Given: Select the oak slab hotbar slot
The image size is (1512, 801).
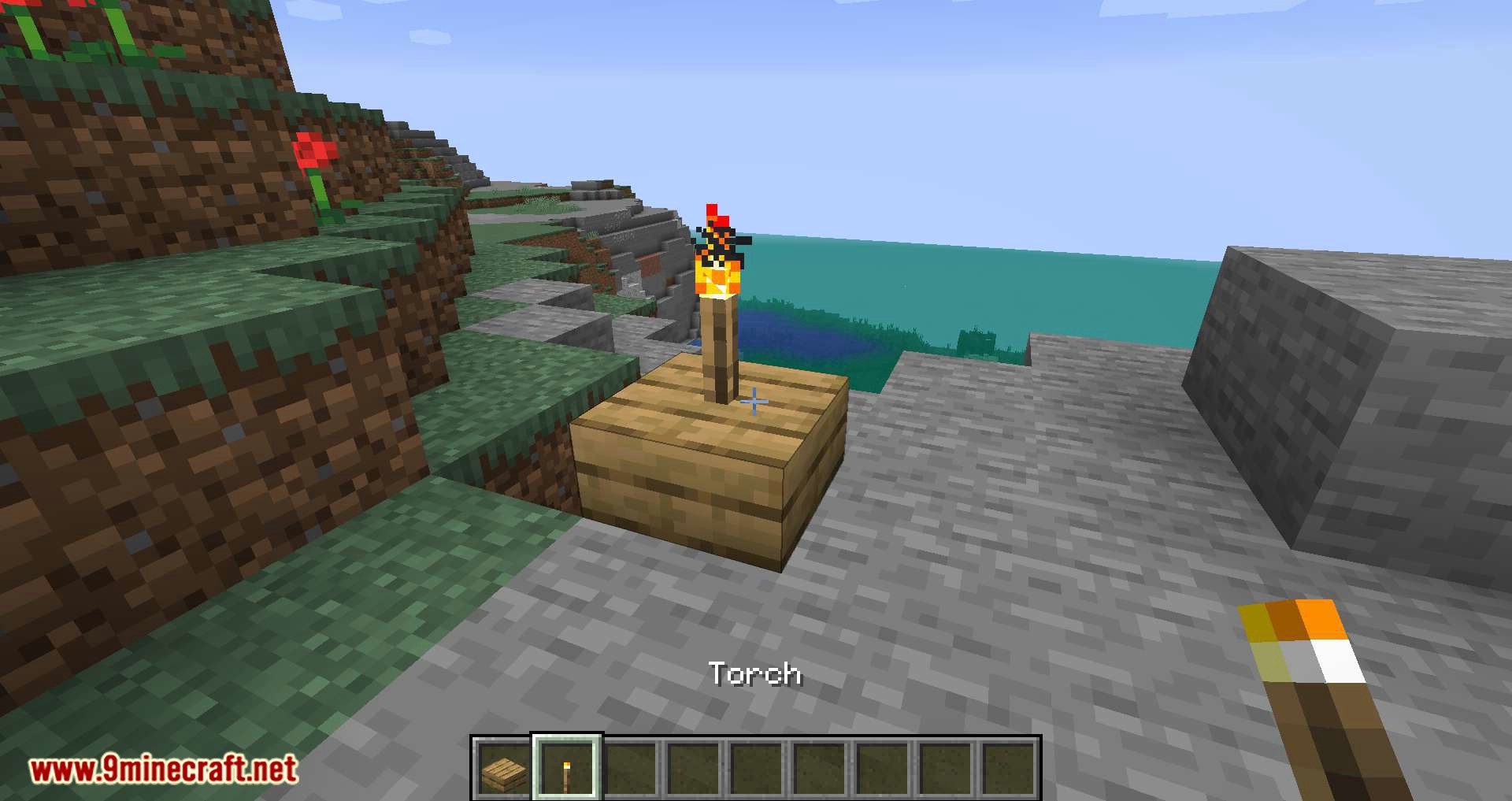Looking at the screenshot, I should click(x=504, y=768).
